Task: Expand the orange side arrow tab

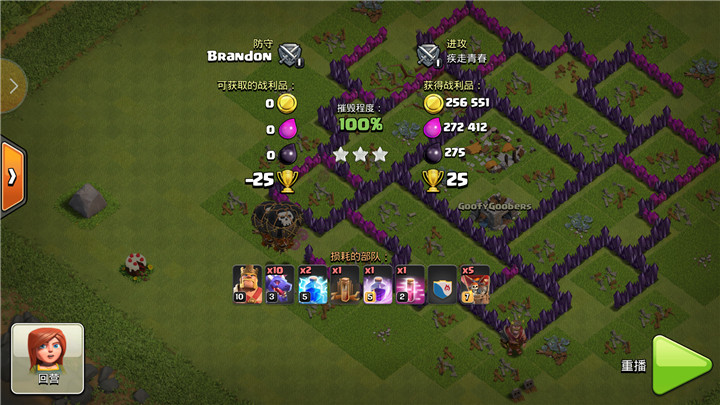Action: coord(12,176)
